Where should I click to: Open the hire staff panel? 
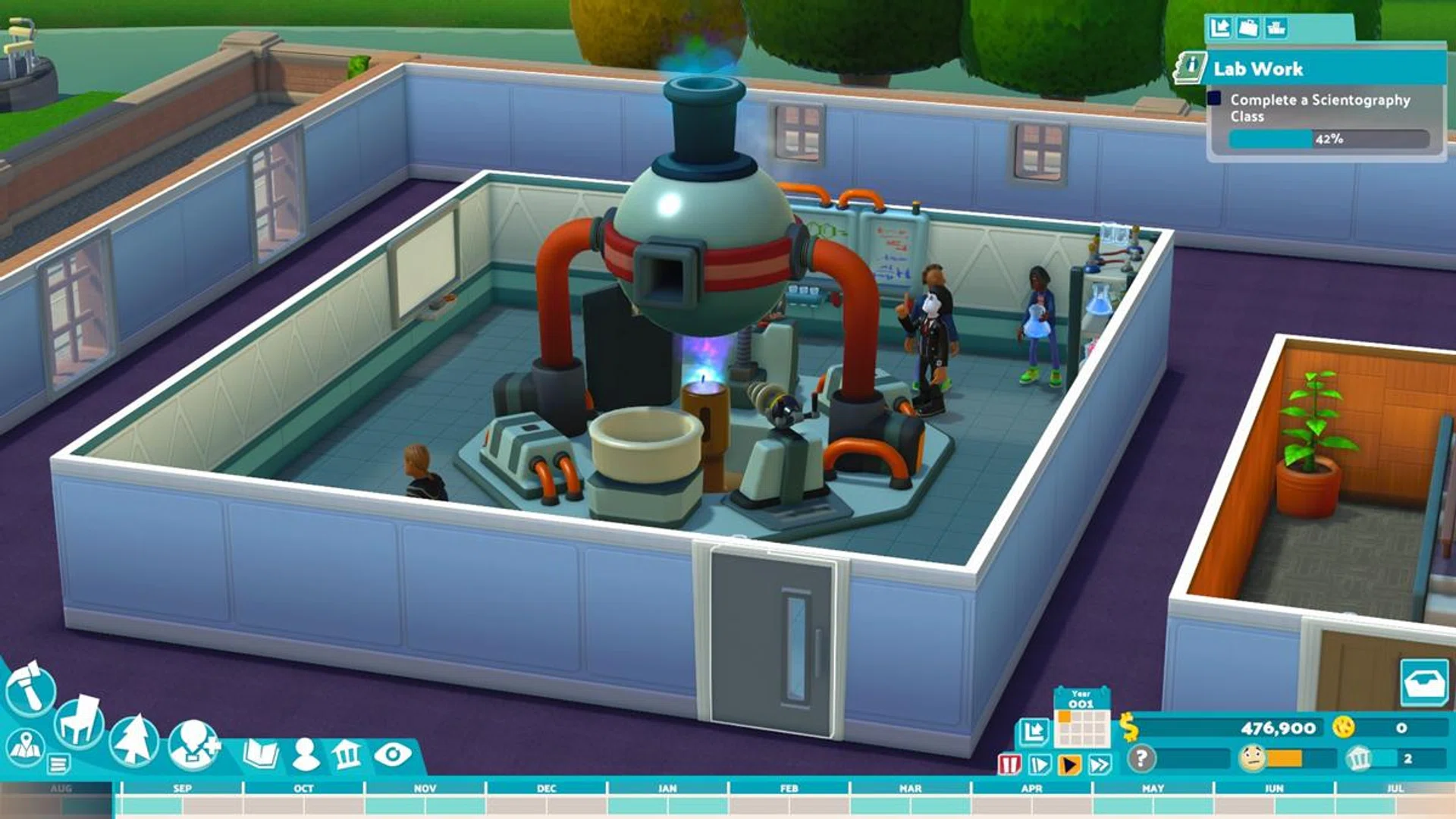[193, 743]
